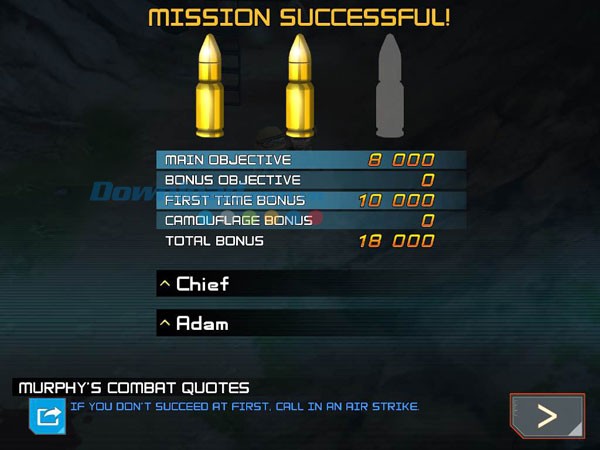Continue with the next arrow button
600x450 pixels.
[546, 416]
